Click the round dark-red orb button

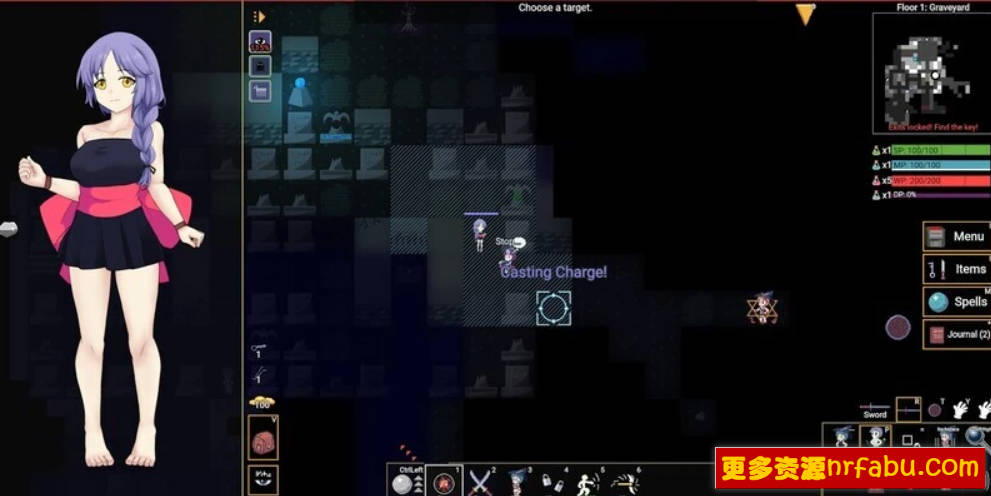click(x=898, y=327)
